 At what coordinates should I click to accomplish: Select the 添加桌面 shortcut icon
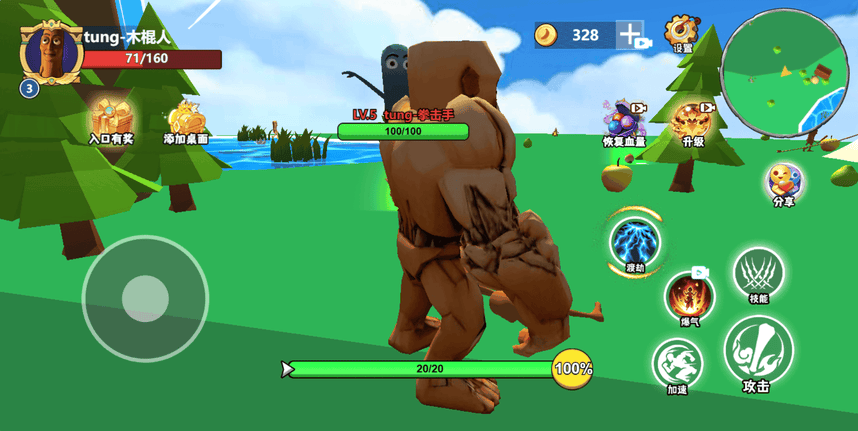(186, 120)
